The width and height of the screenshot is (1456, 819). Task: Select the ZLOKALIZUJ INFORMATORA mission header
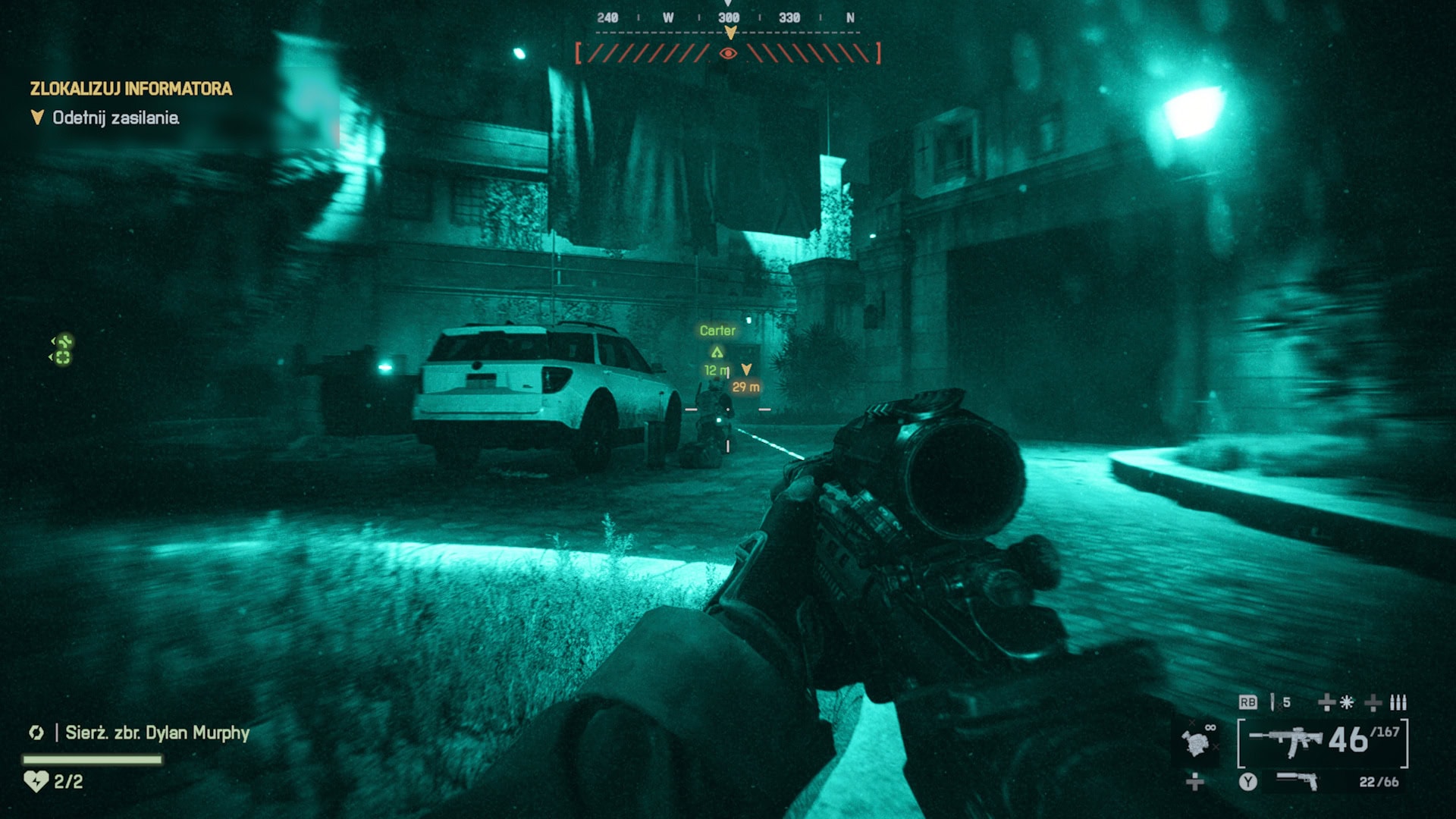click(x=130, y=88)
